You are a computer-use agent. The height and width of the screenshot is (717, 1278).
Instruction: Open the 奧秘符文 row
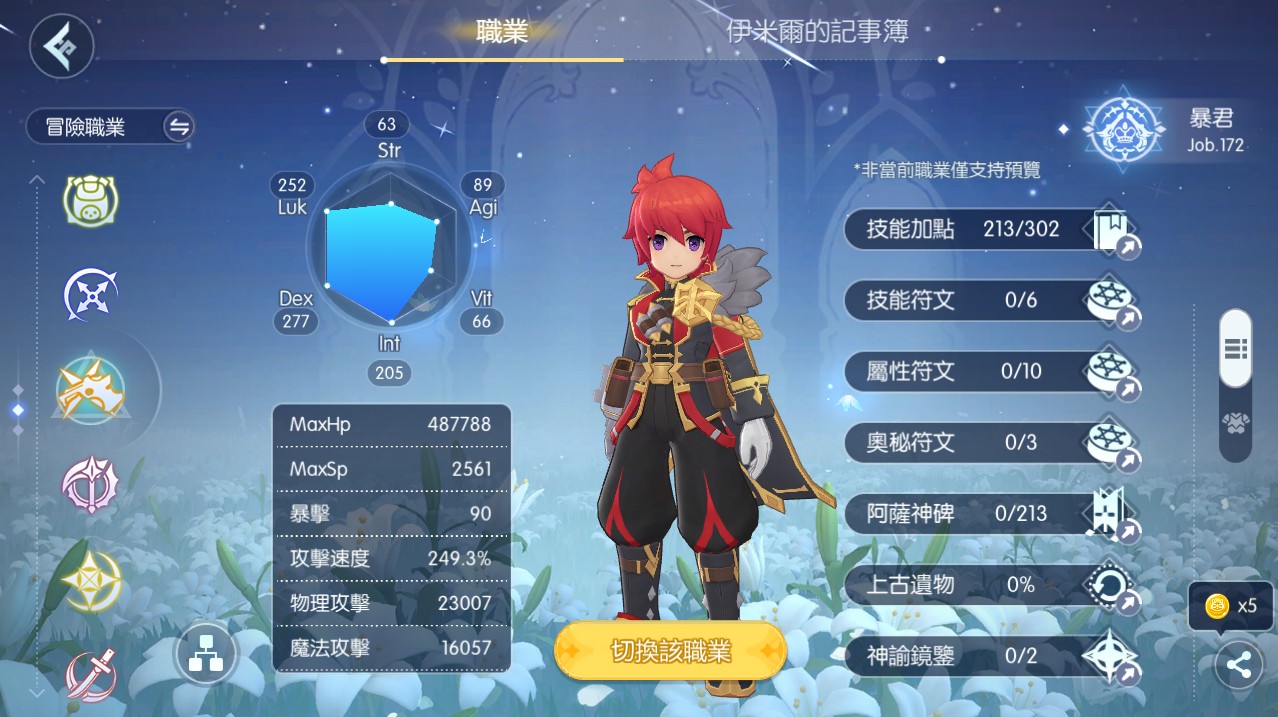click(992, 442)
